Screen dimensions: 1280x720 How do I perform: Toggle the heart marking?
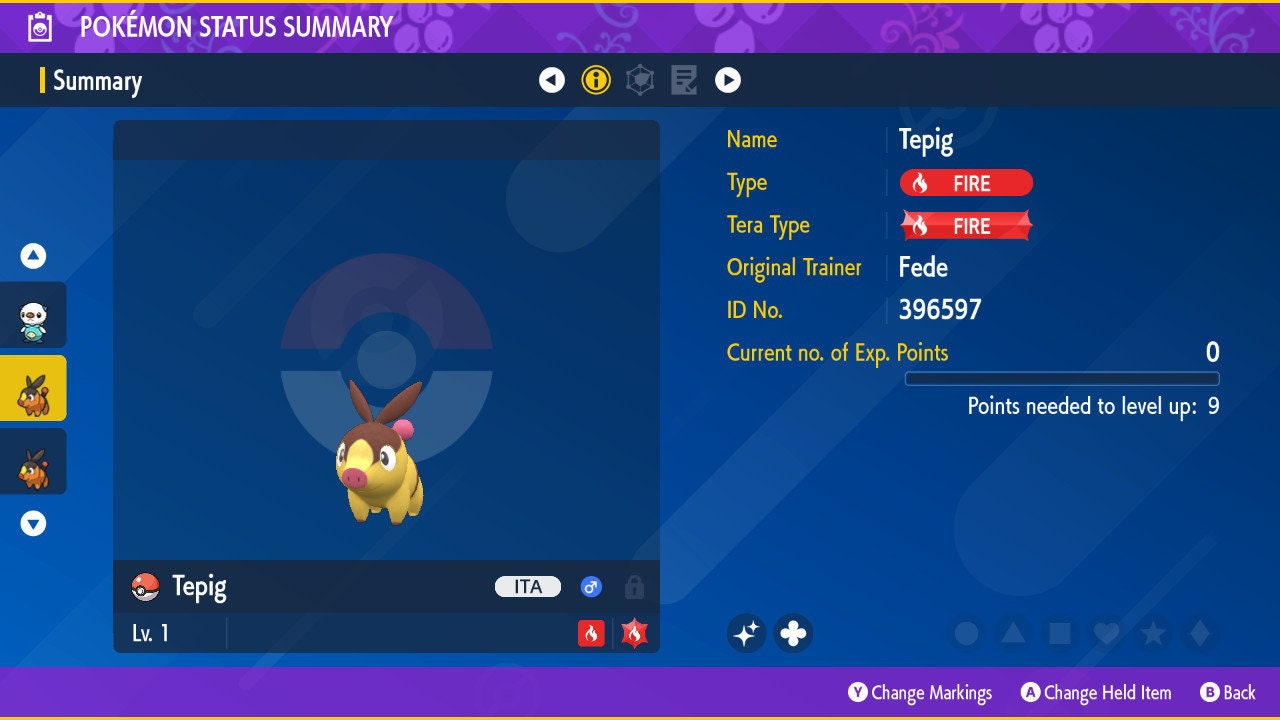1106,633
